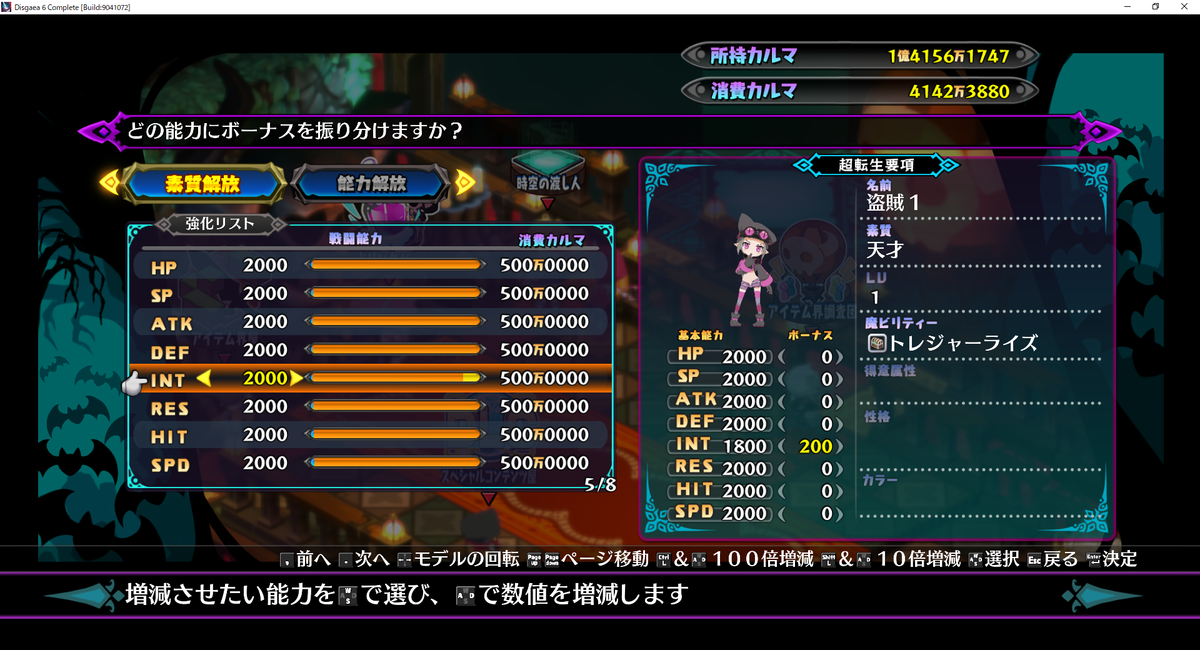The width and height of the screenshot is (1200, 650).
Task: Decrease INT with the left yellow arrow
Action: pos(203,379)
